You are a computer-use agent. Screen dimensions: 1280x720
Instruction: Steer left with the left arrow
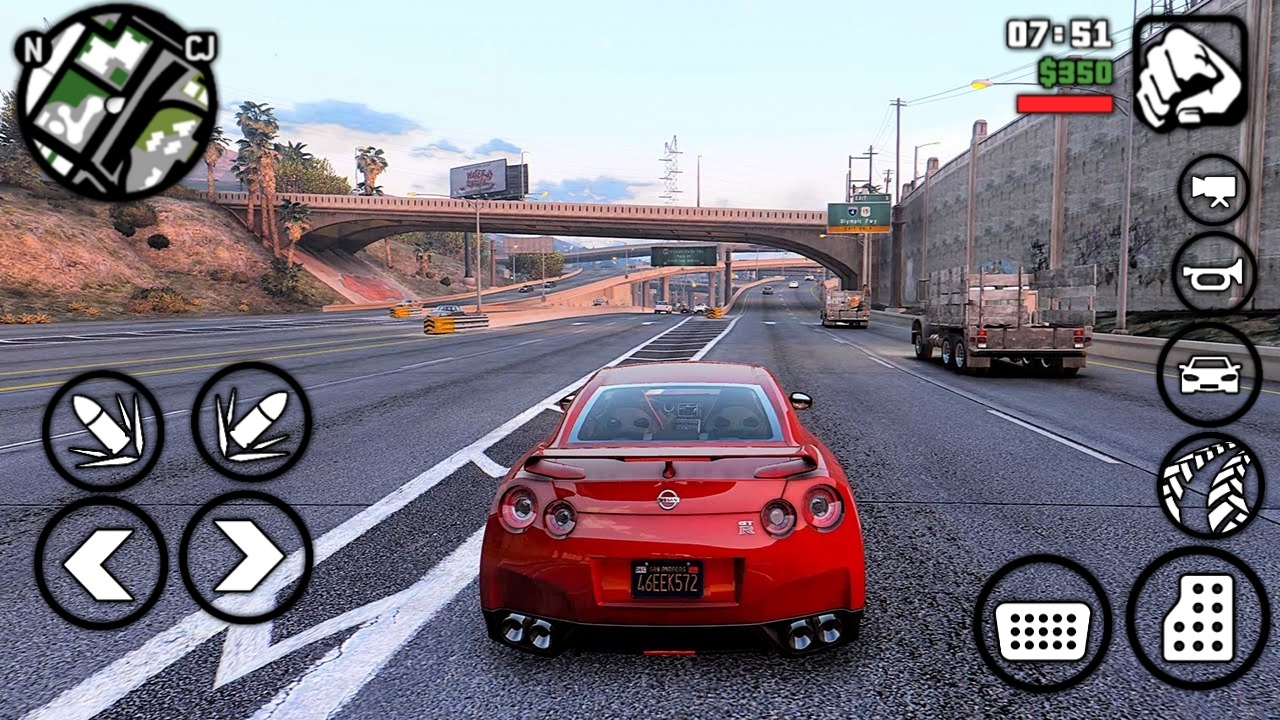[x=101, y=563]
